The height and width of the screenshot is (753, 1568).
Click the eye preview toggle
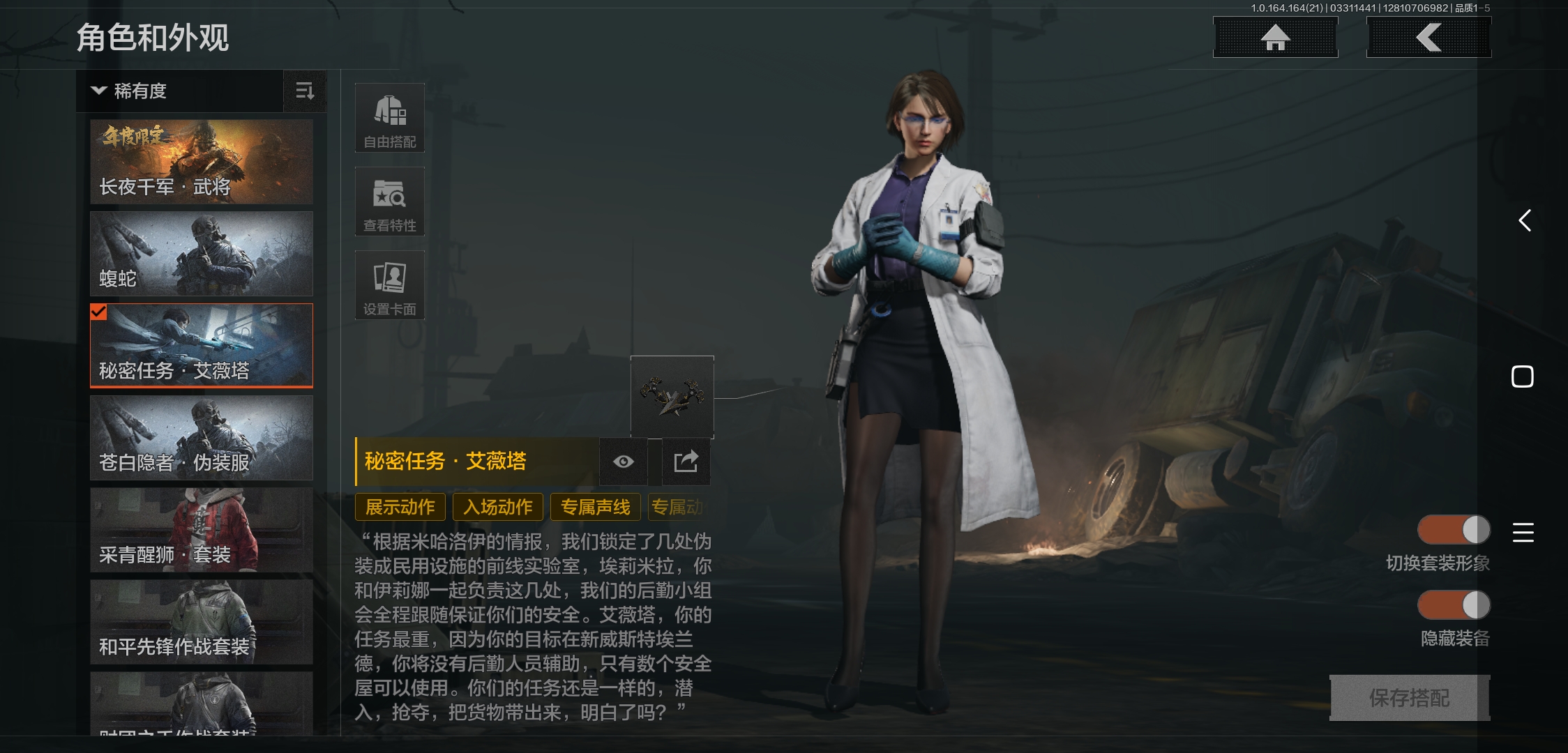(x=623, y=461)
